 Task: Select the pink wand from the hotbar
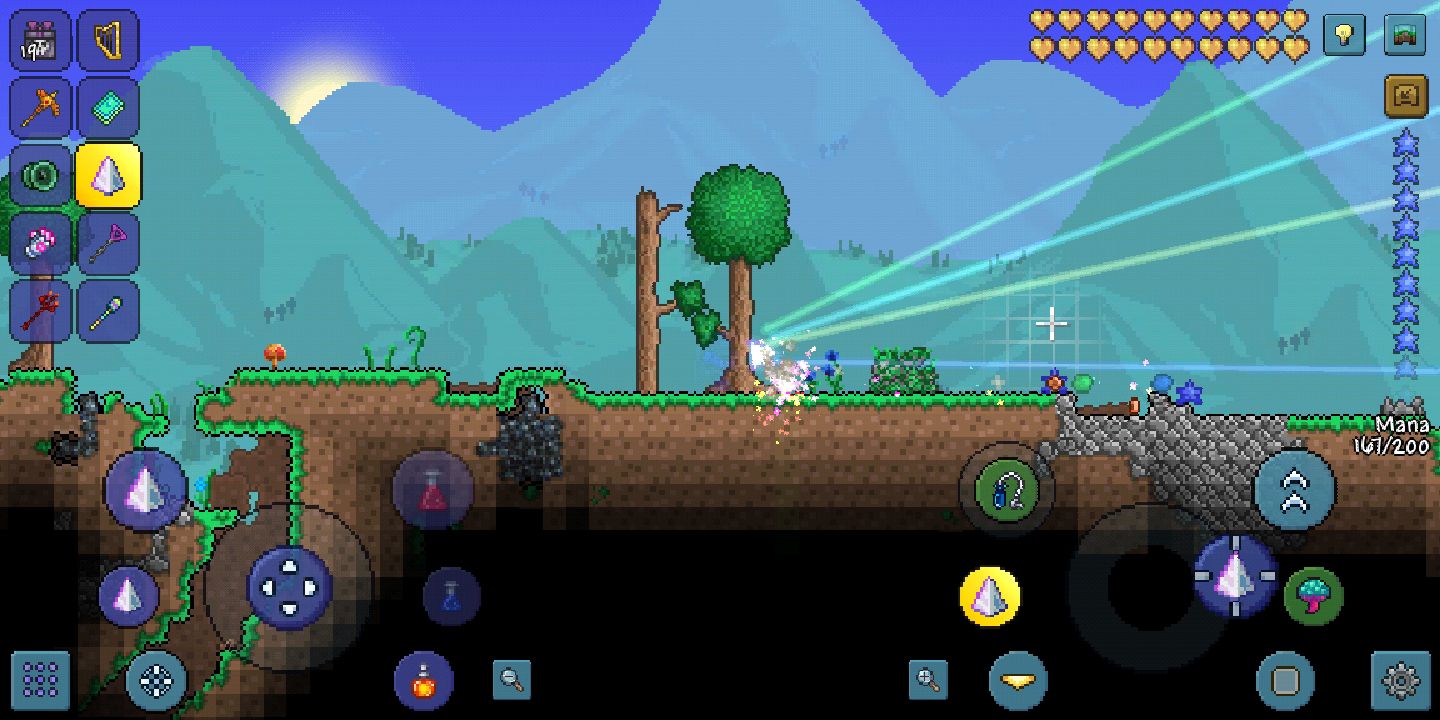pos(108,243)
